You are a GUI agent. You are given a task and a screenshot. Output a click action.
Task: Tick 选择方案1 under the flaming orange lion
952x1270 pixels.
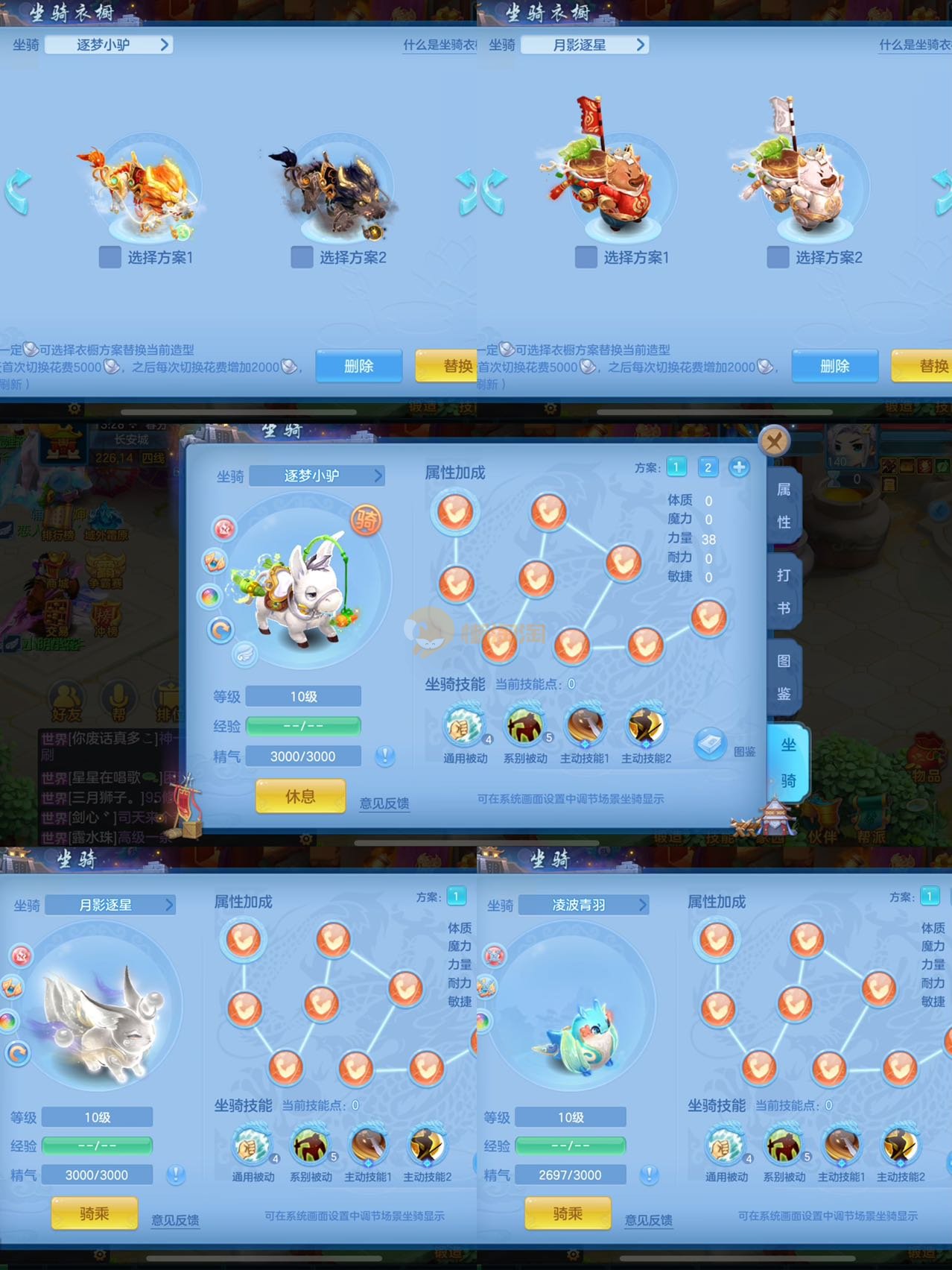110,257
